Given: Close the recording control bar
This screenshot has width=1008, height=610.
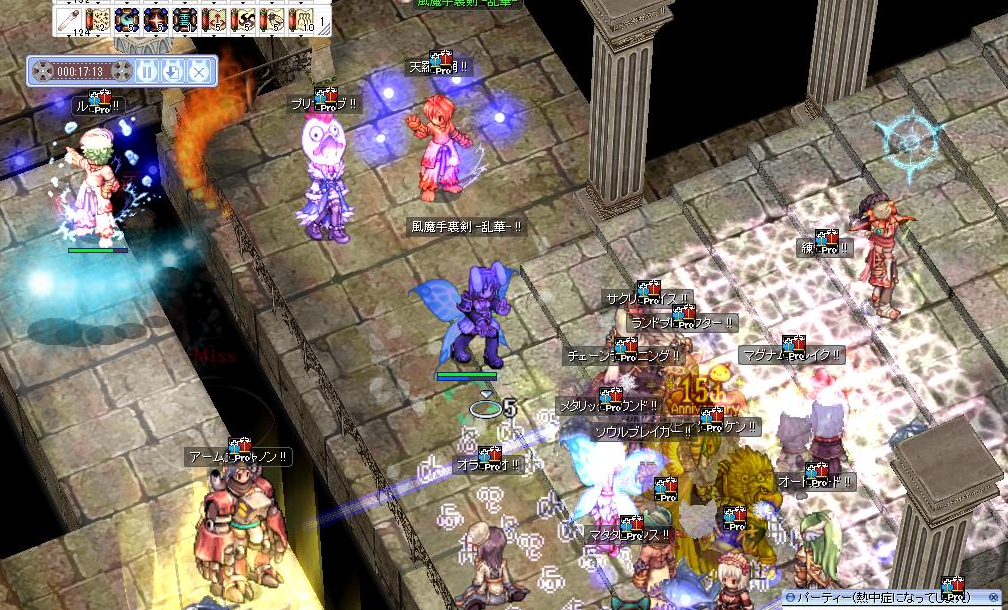Looking at the screenshot, I should click(199, 71).
